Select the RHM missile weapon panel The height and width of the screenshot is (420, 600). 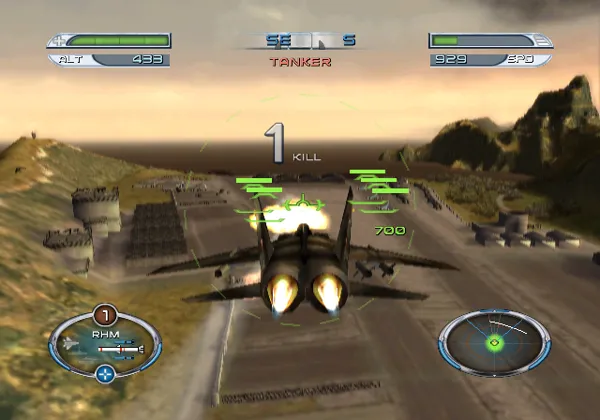(104, 342)
